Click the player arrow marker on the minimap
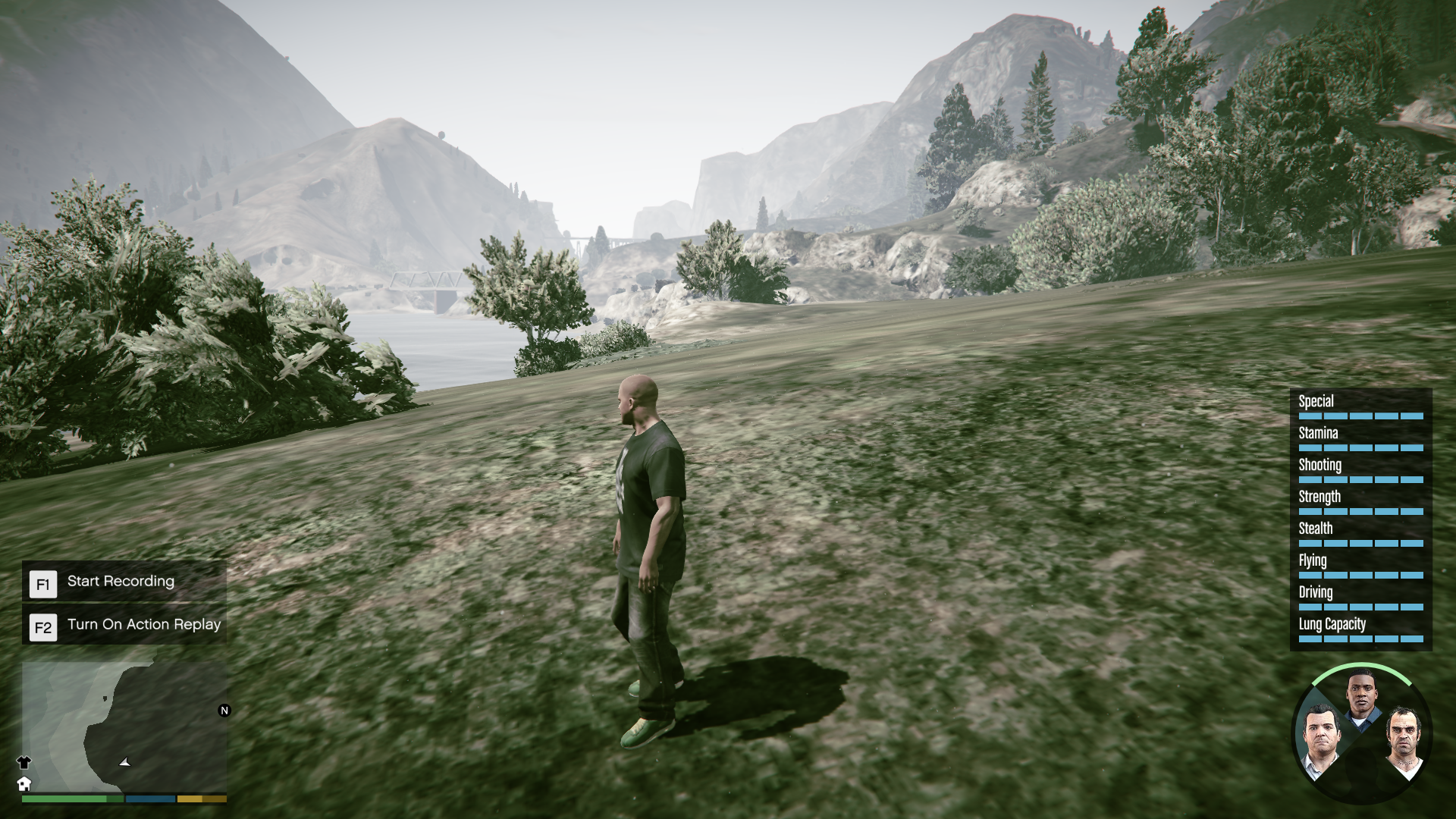This screenshot has height=819, width=1456. (124, 763)
